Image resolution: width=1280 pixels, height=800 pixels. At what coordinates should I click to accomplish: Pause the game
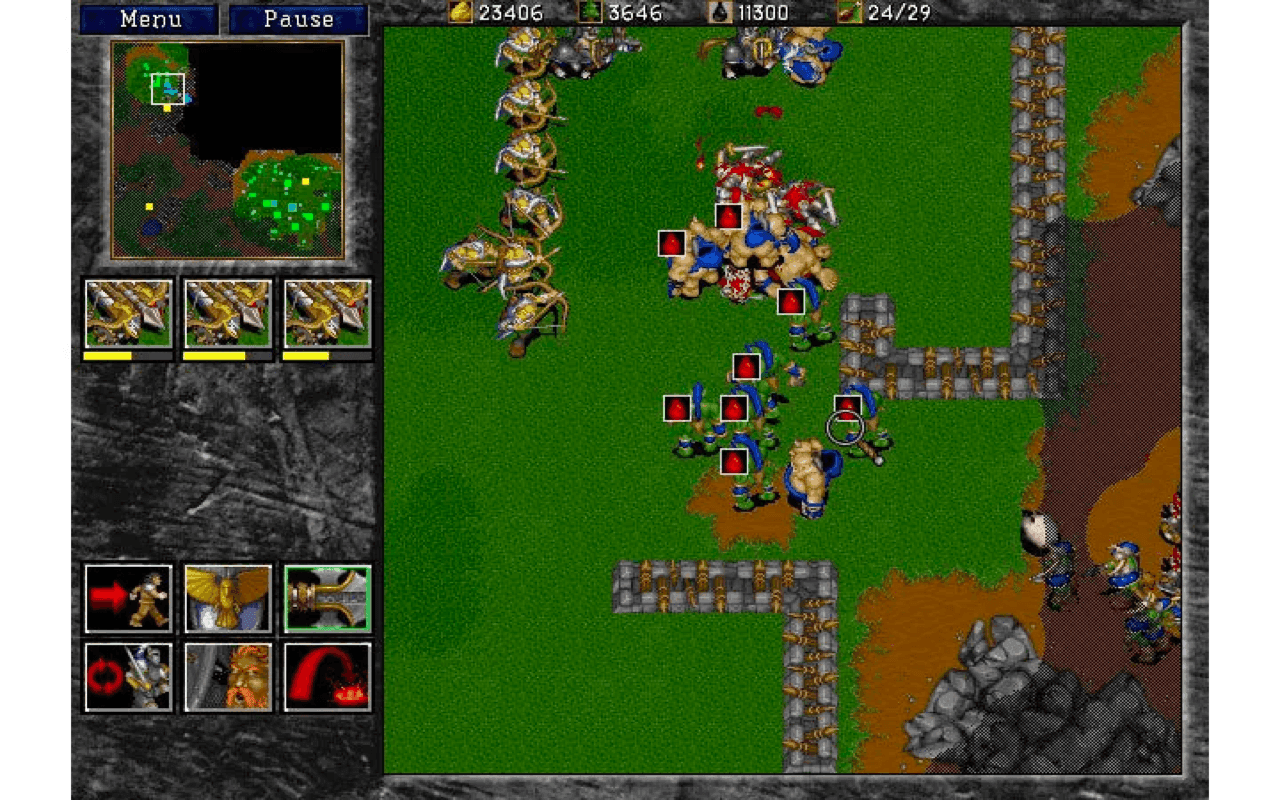pyautogui.click(x=297, y=19)
